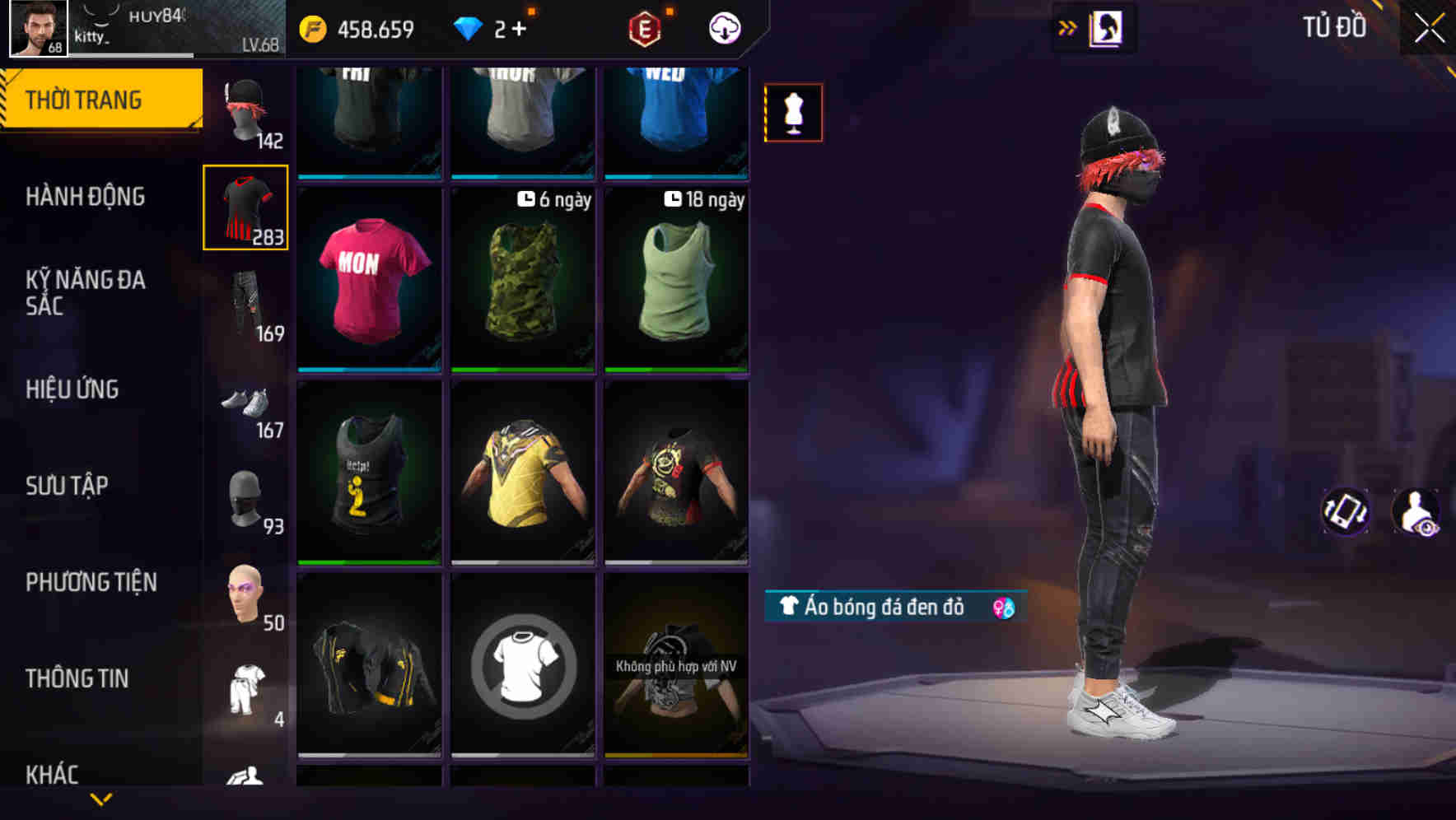
Task: Switch to the HÀNH ĐỘNG section
Action: click(x=85, y=197)
